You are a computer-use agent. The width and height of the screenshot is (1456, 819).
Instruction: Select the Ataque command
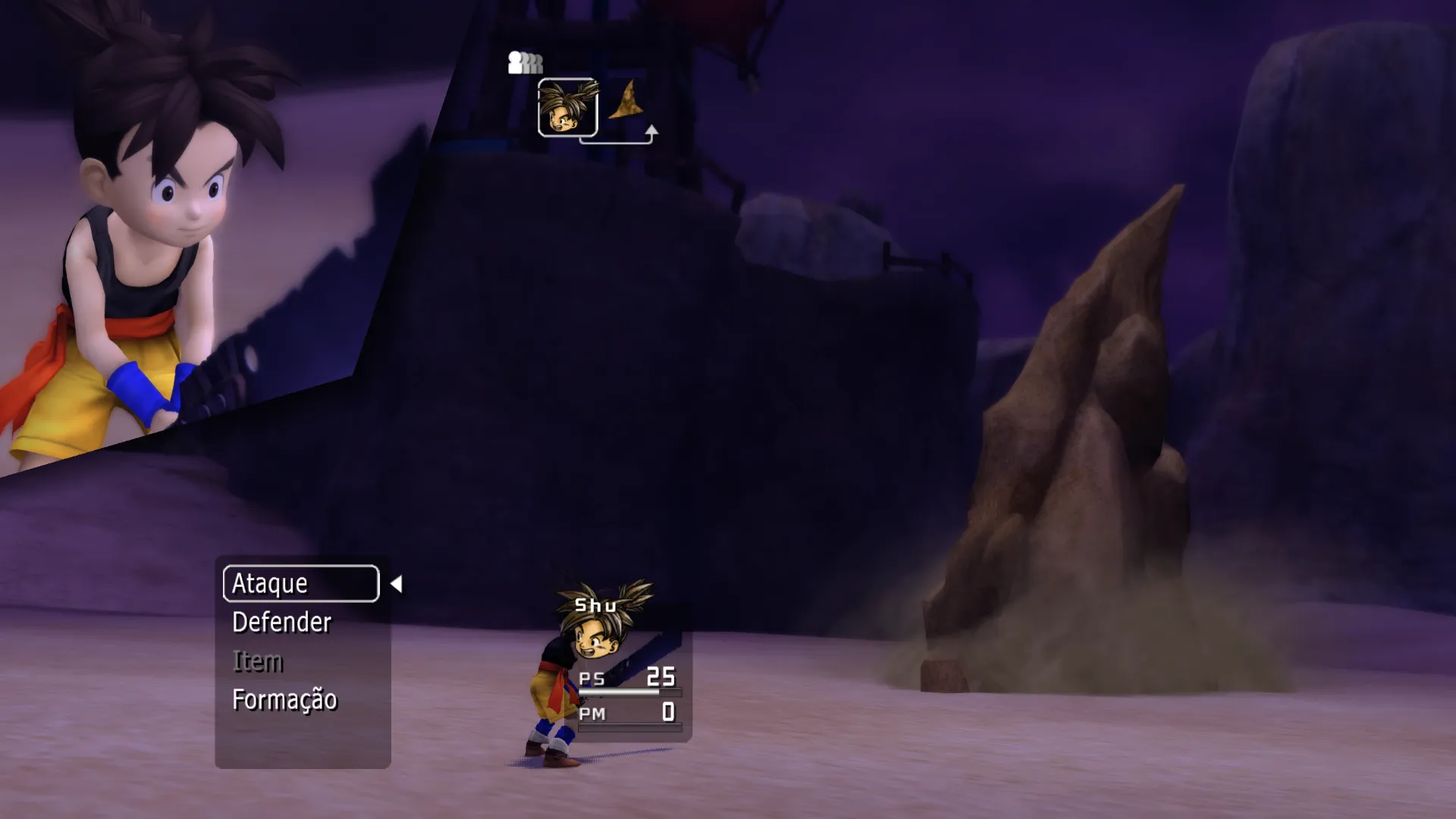(300, 583)
